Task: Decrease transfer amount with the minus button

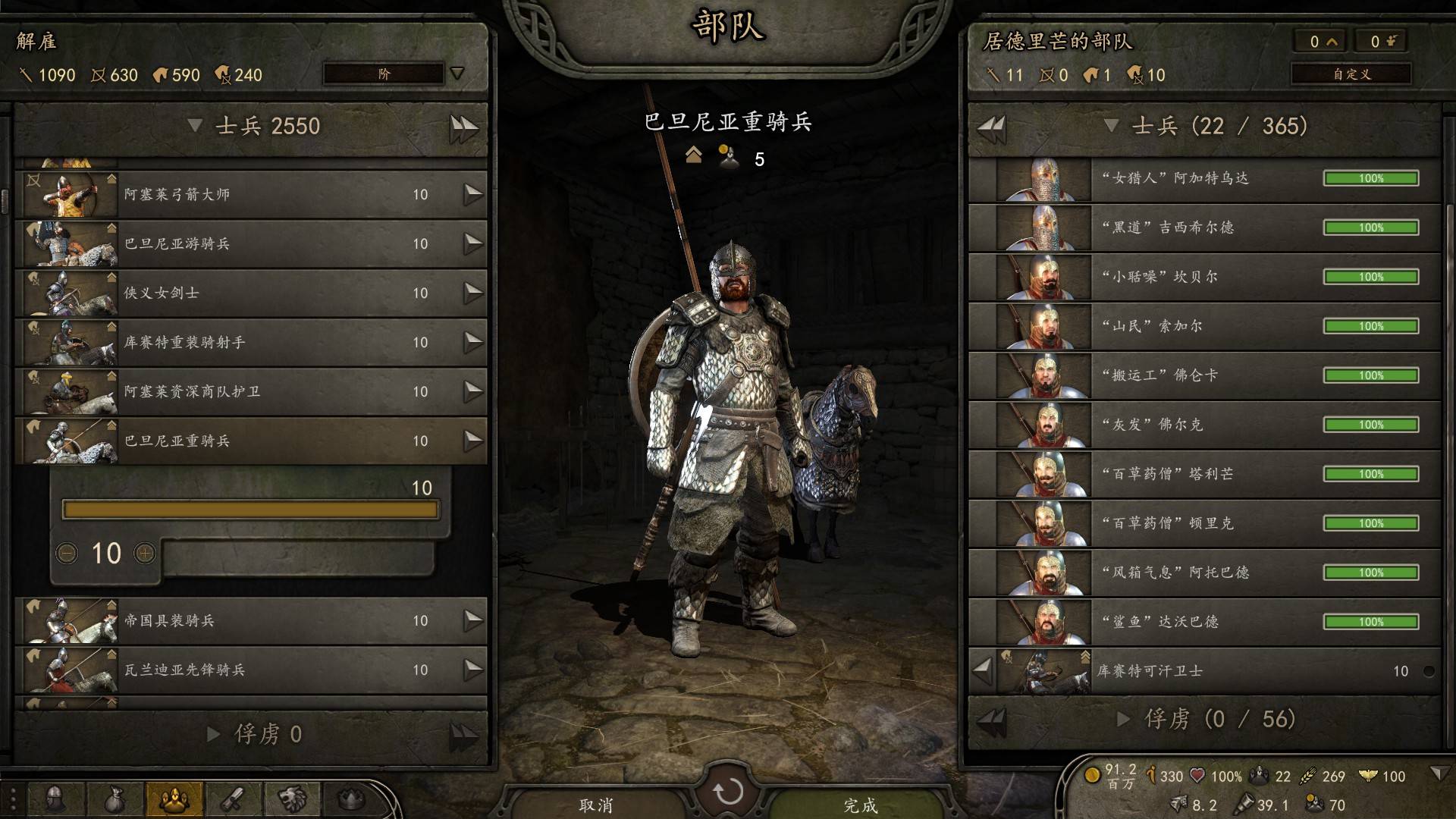Action: click(x=67, y=554)
